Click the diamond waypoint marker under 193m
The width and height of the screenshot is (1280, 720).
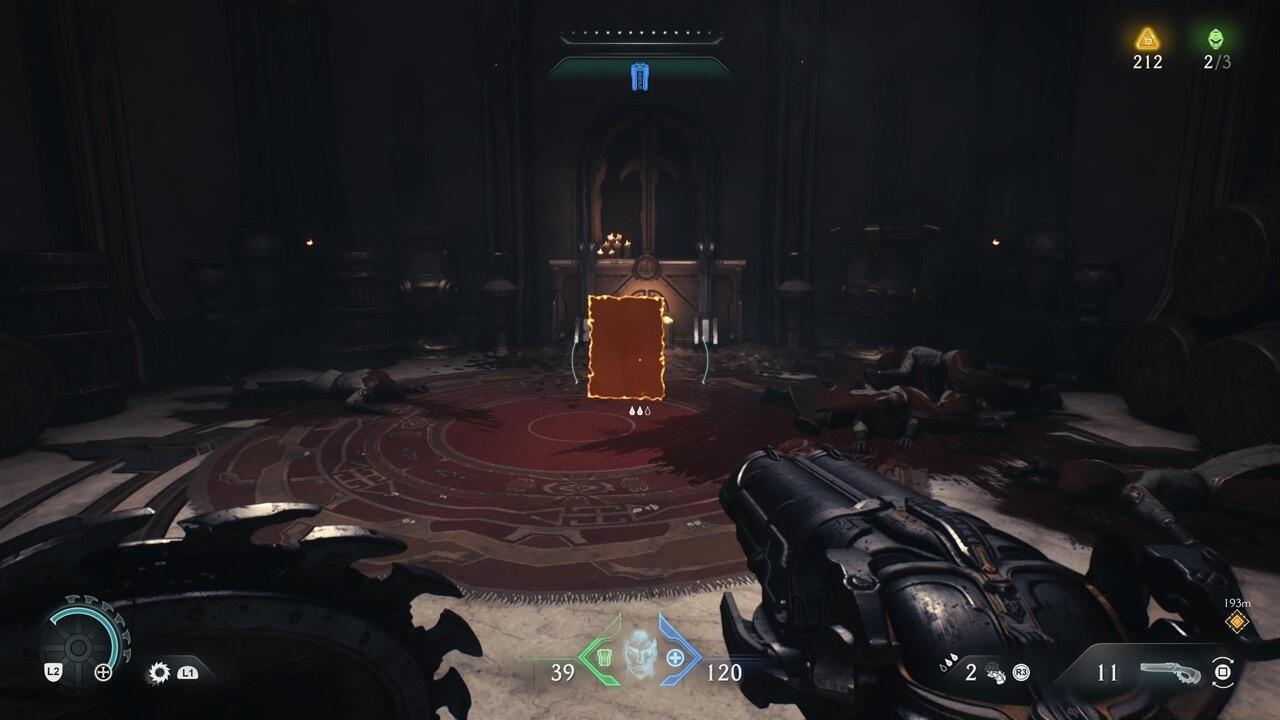[x=1237, y=621]
